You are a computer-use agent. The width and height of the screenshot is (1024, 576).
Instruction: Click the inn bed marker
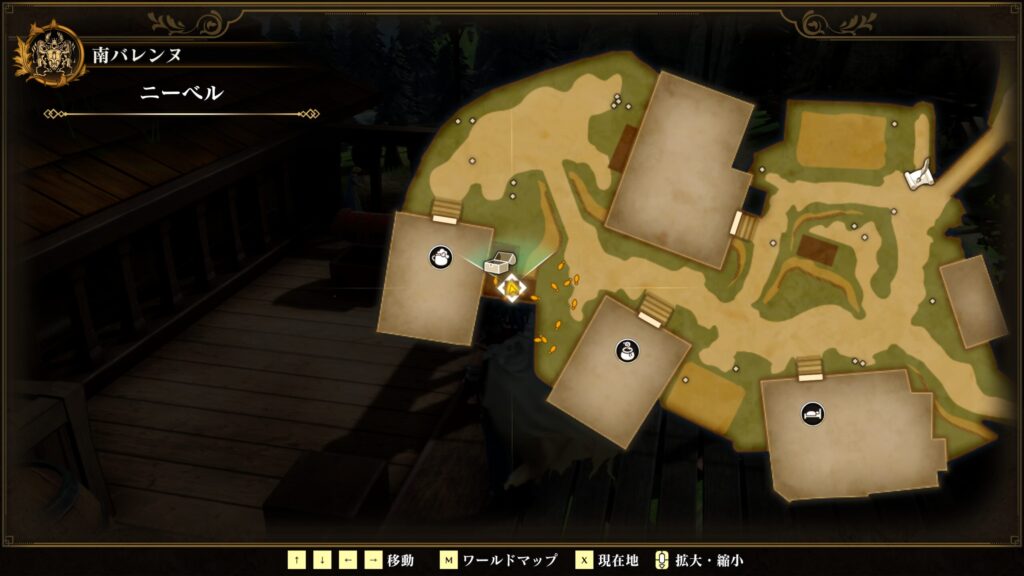point(812,413)
